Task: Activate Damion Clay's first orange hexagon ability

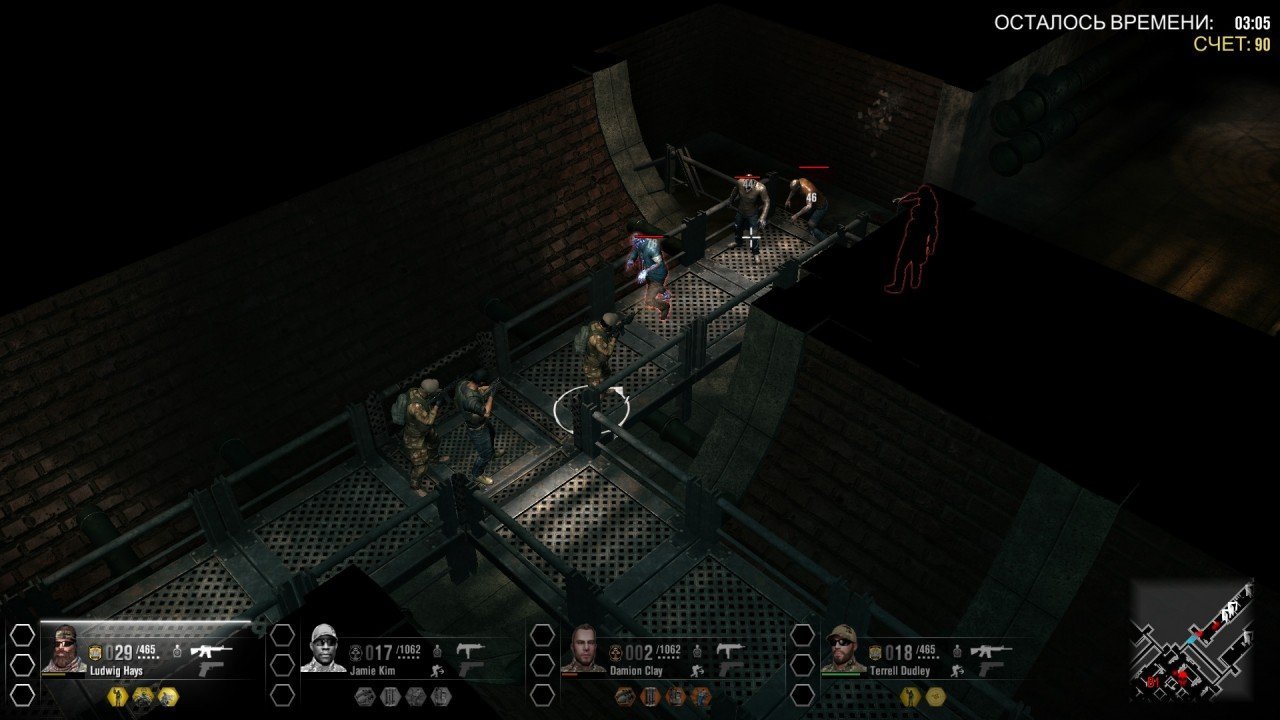Action: 627,696
